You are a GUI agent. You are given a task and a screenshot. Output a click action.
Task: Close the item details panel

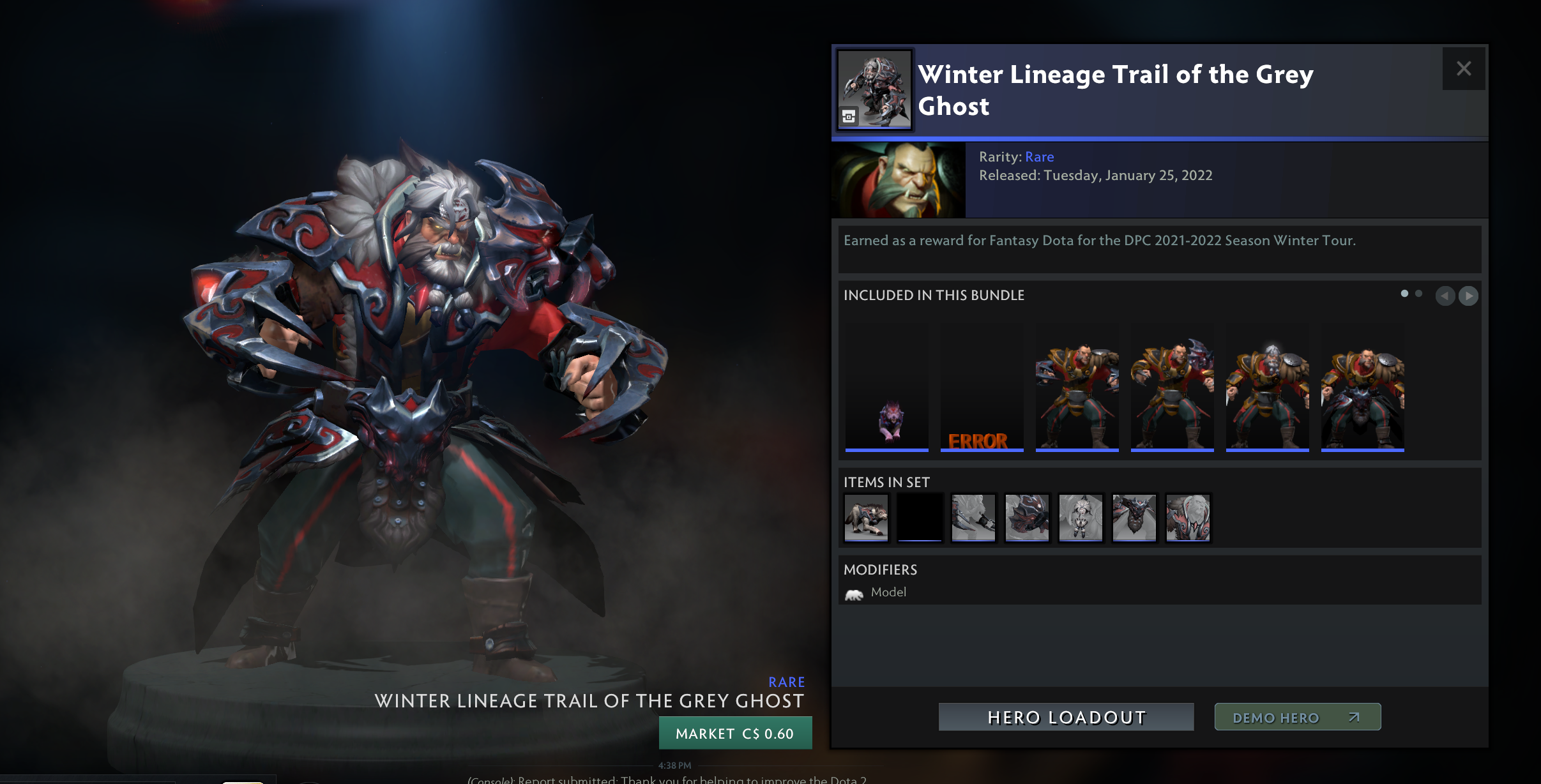pyautogui.click(x=1463, y=69)
